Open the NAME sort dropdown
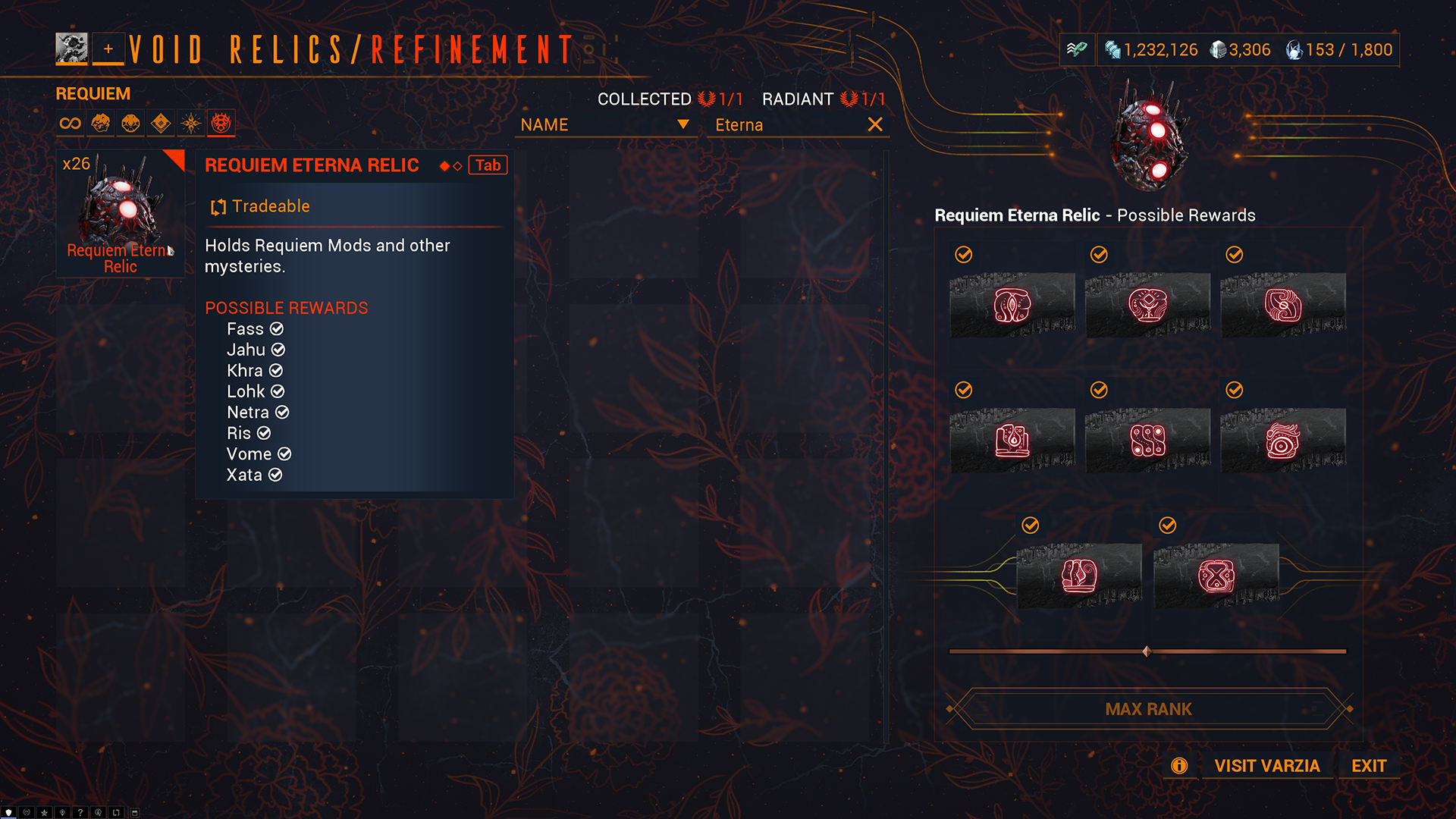The image size is (1456, 819). [605, 125]
